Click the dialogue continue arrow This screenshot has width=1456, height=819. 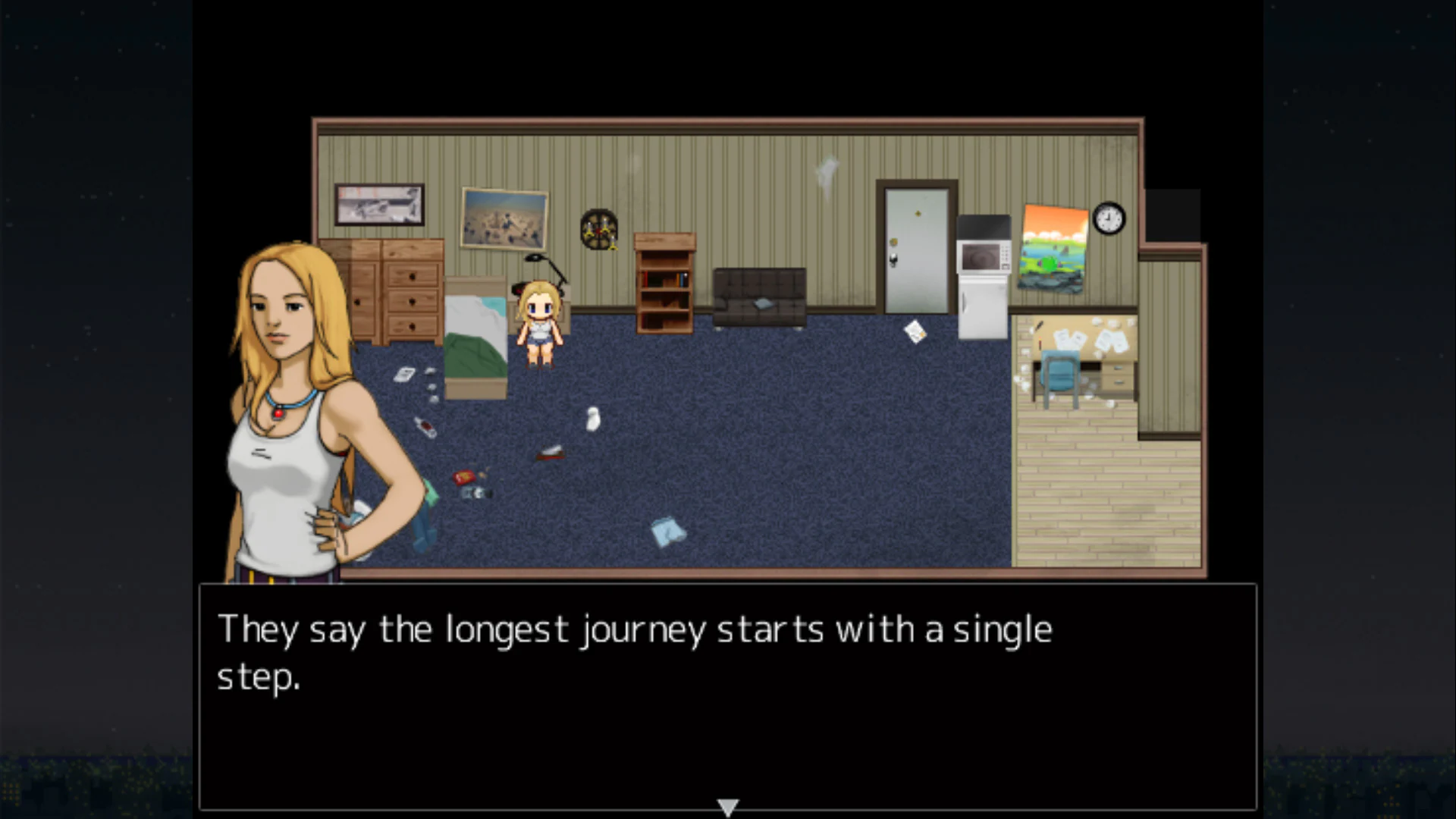[727, 806]
